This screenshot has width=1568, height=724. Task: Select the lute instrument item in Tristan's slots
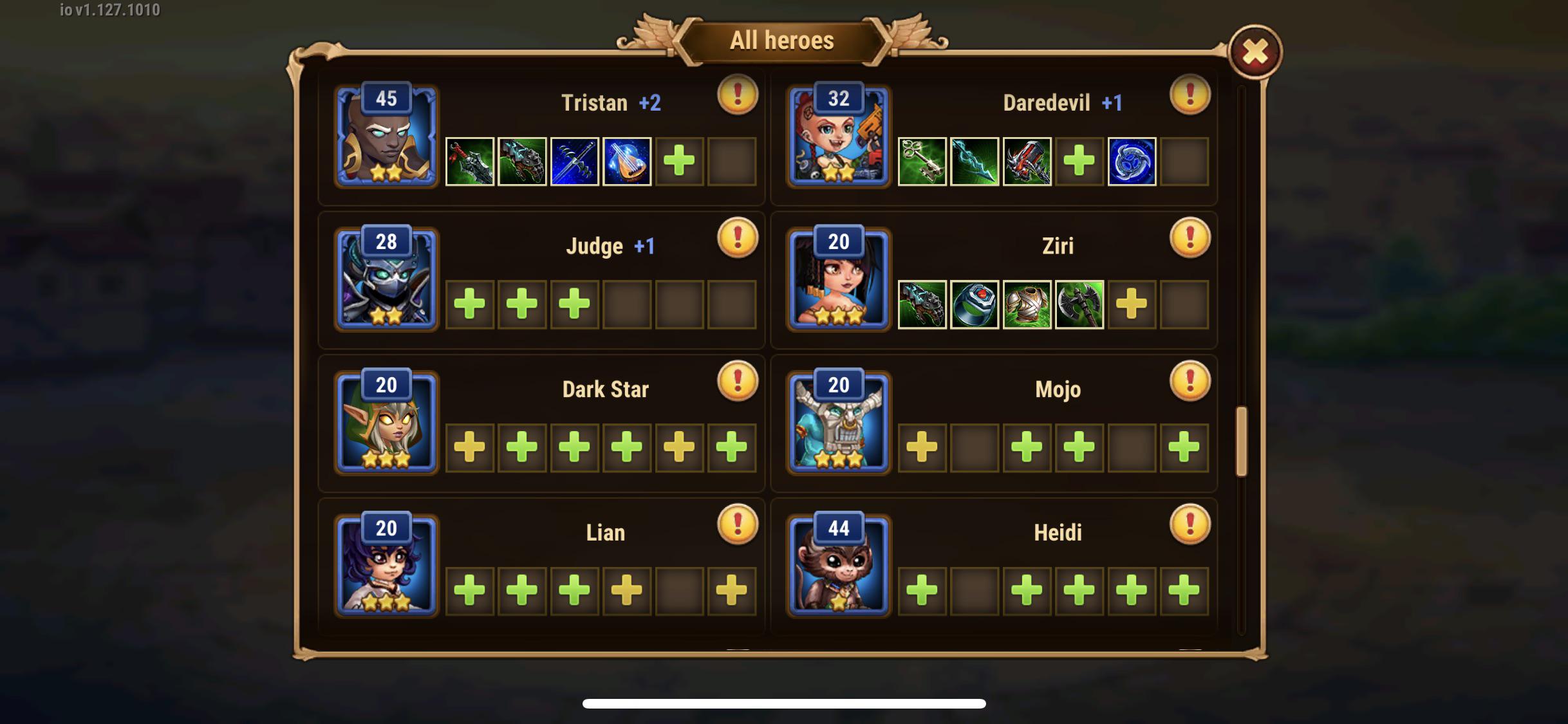(x=628, y=162)
